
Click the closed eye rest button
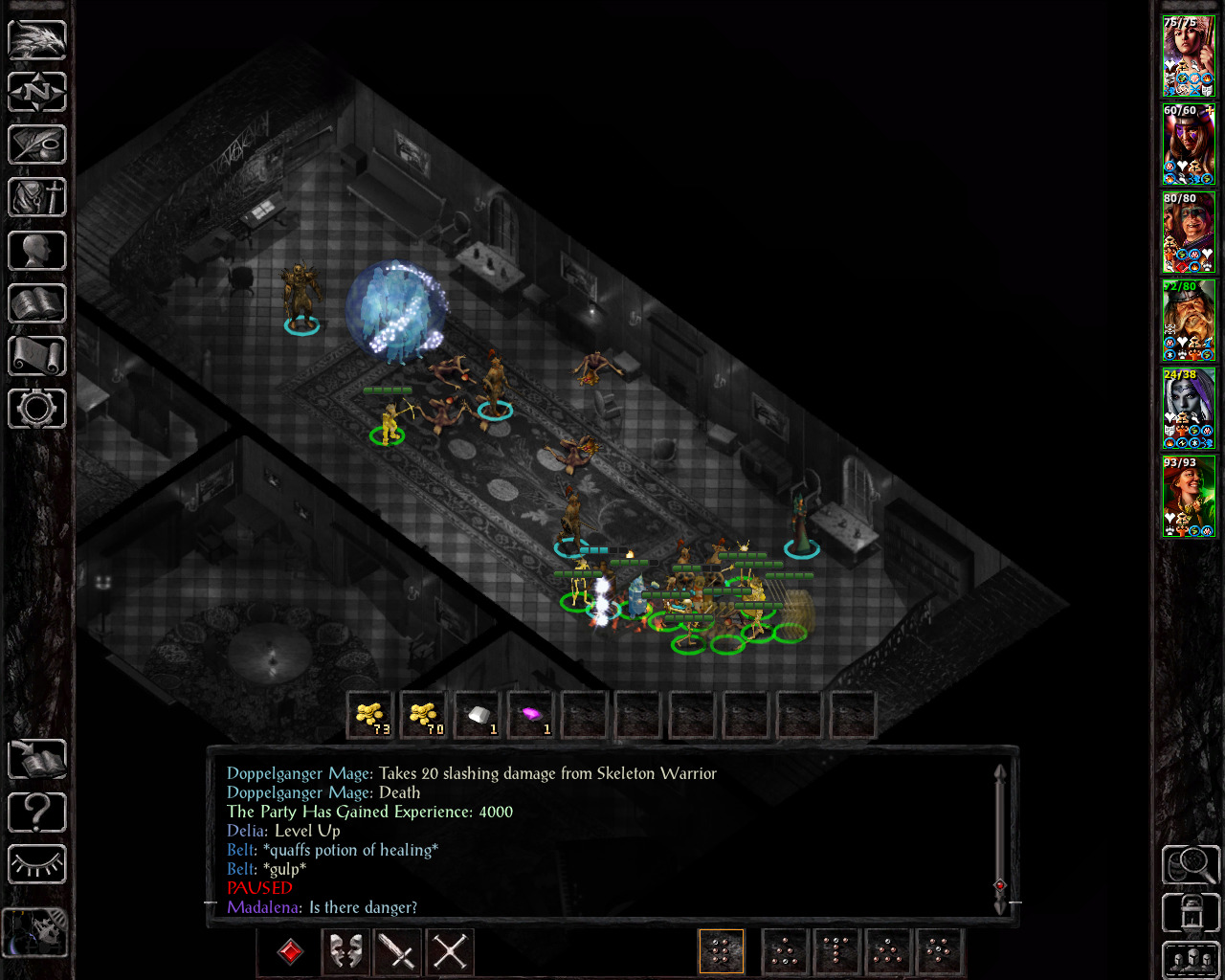[x=37, y=865]
